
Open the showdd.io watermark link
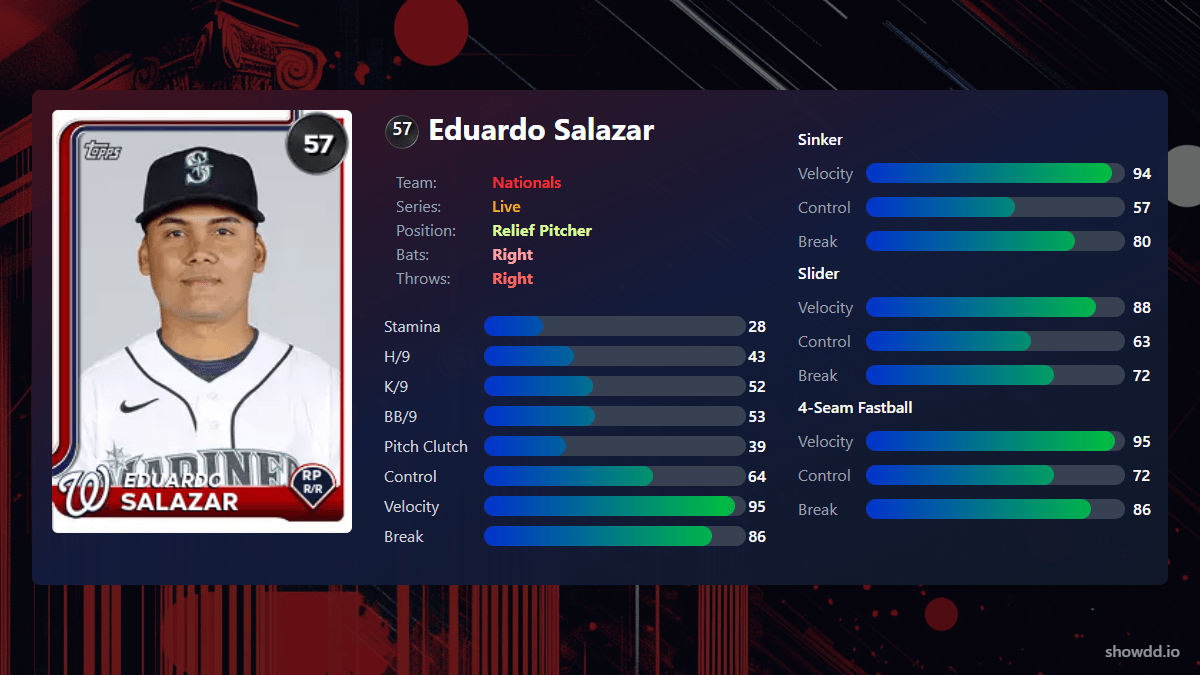point(1141,652)
